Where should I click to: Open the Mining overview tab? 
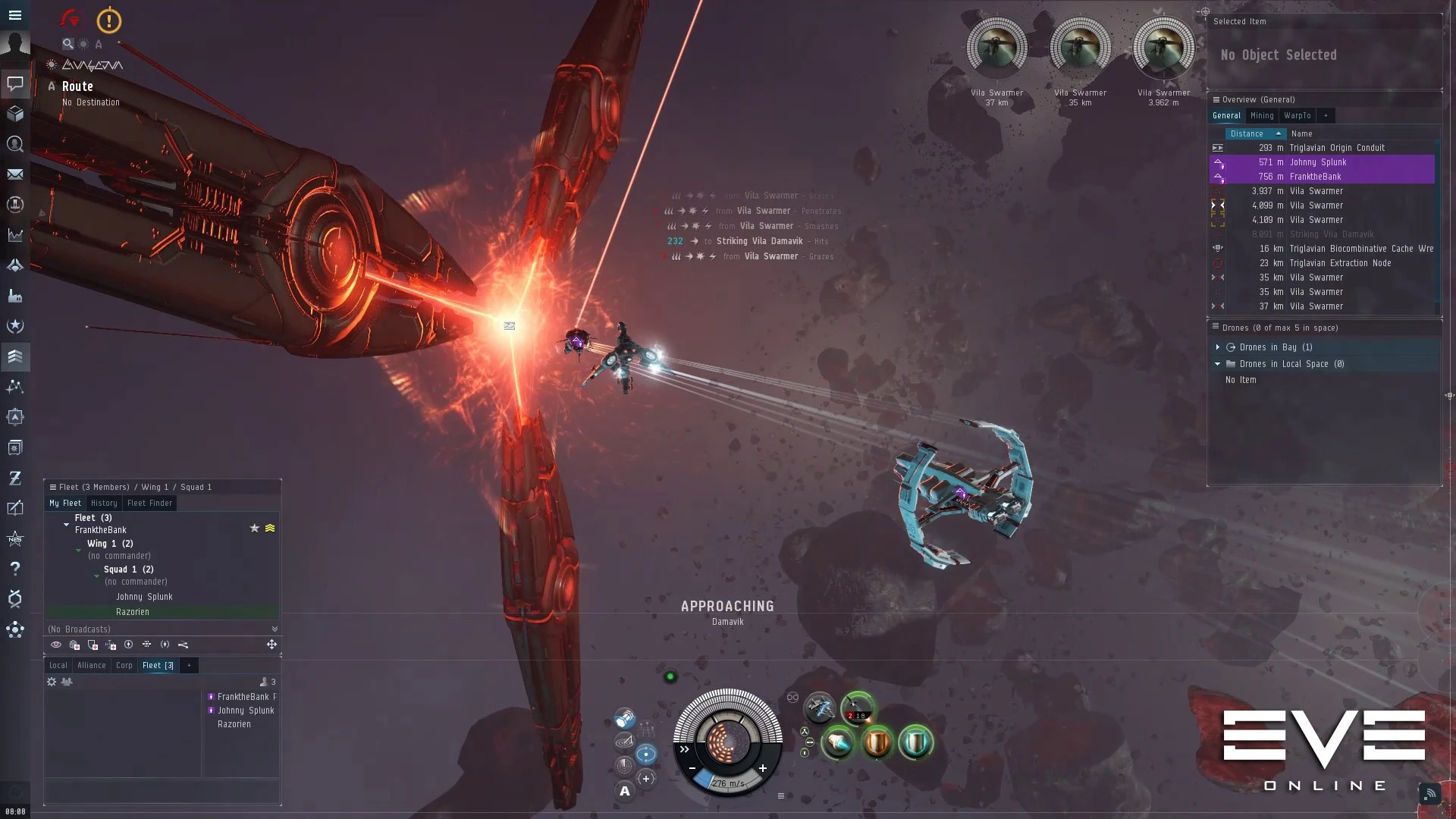[x=1262, y=116]
